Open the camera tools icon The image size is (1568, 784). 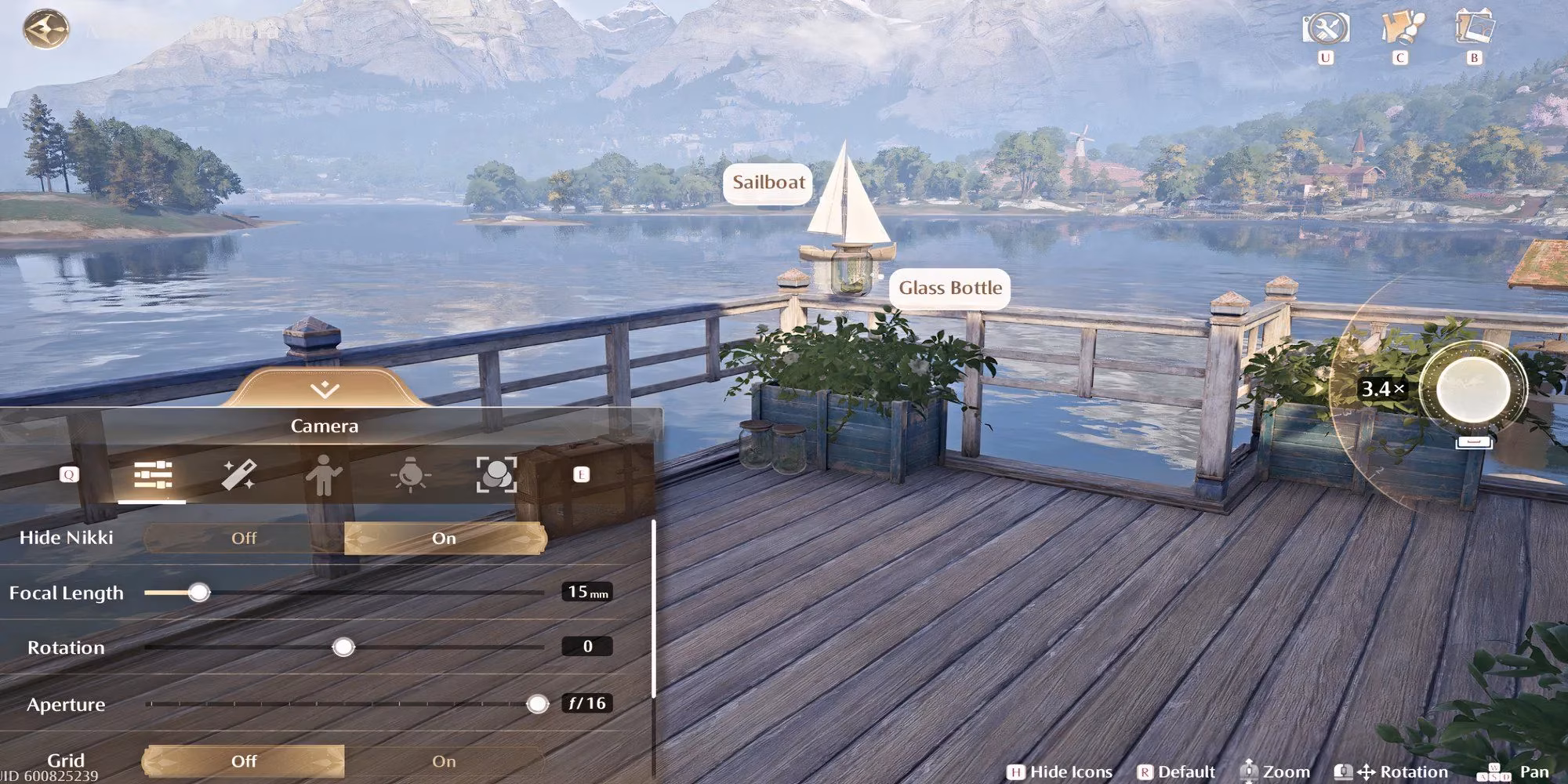1326,29
